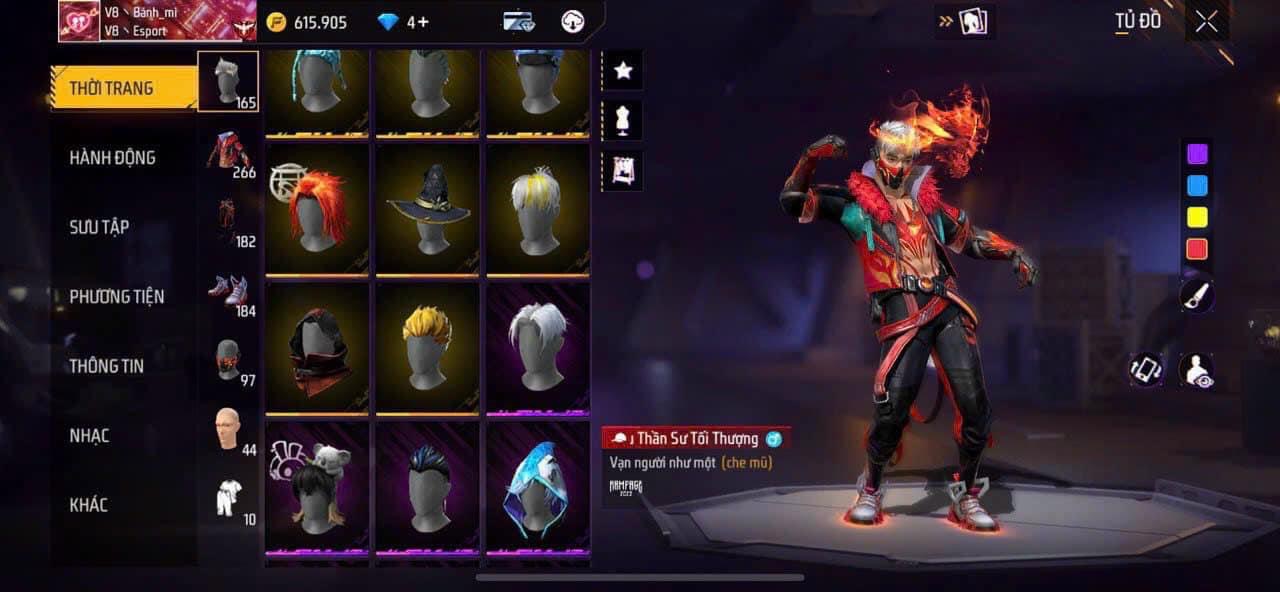Open the Khác tab
1280x592 pixels.
[x=88, y=505]
